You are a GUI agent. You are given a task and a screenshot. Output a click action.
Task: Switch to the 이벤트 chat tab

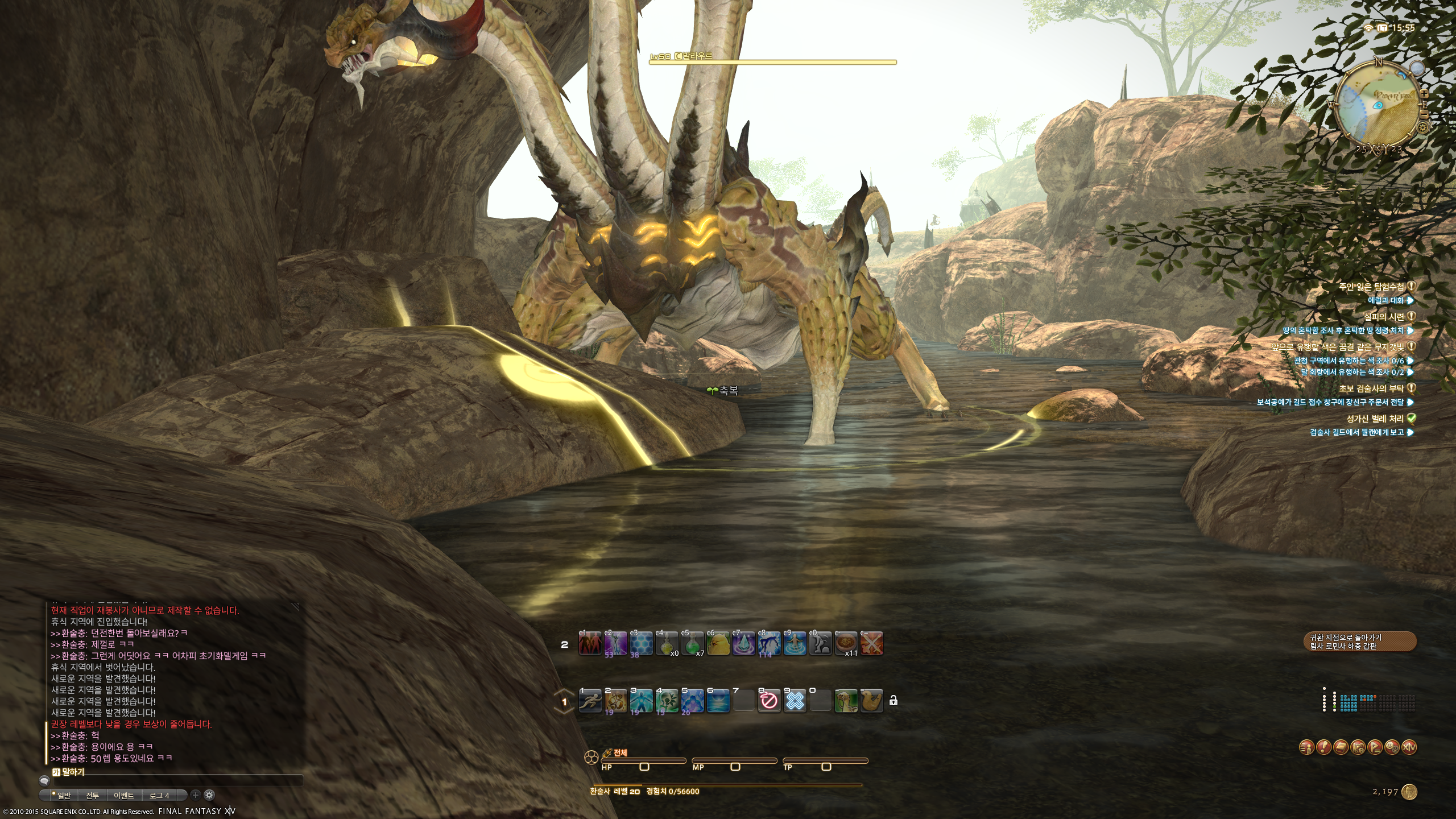(123, 795)
